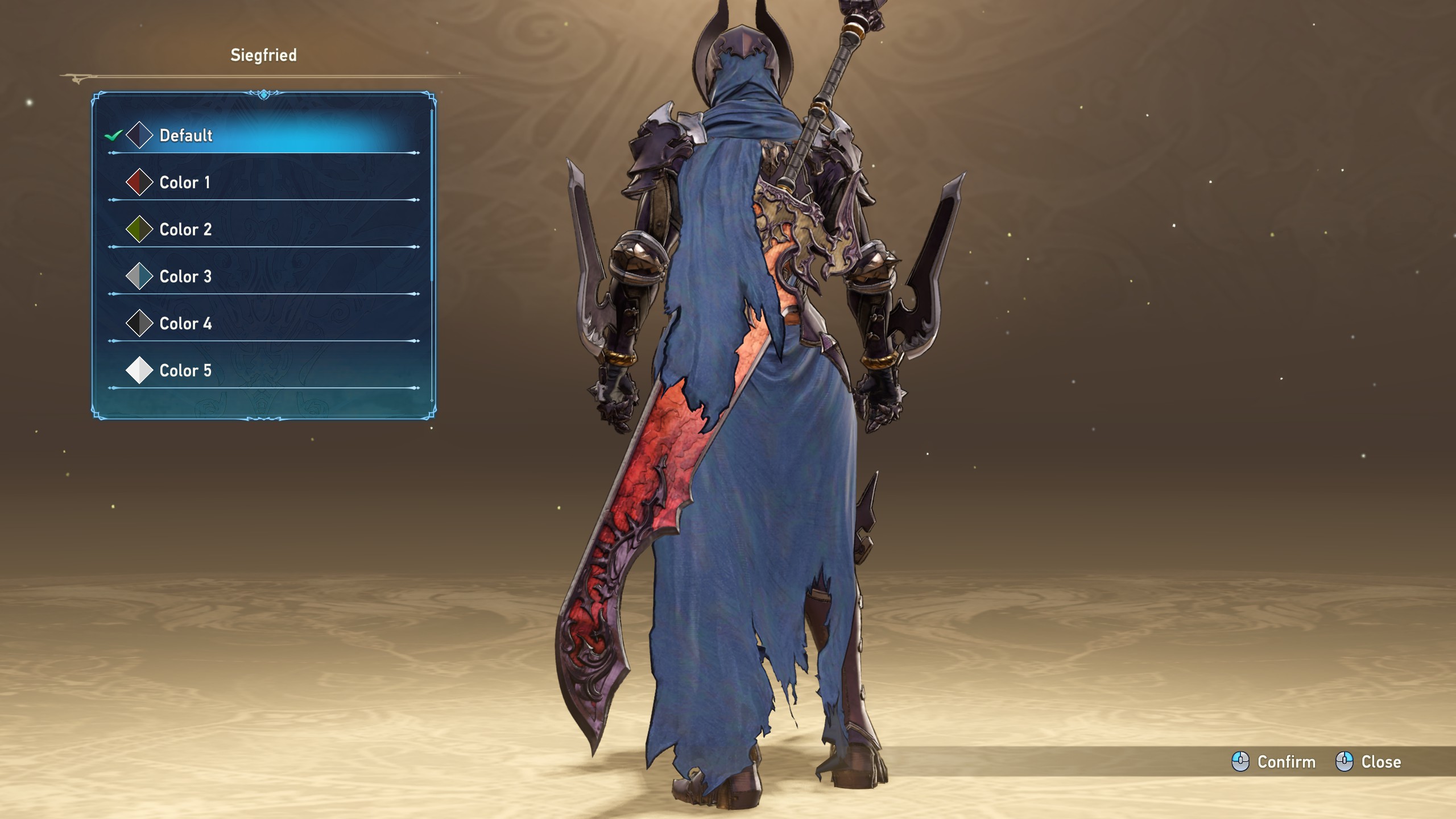Choose the Color 1 red option
The height and width of the screenshot is (819, 1456).
[x=185, y=183]
